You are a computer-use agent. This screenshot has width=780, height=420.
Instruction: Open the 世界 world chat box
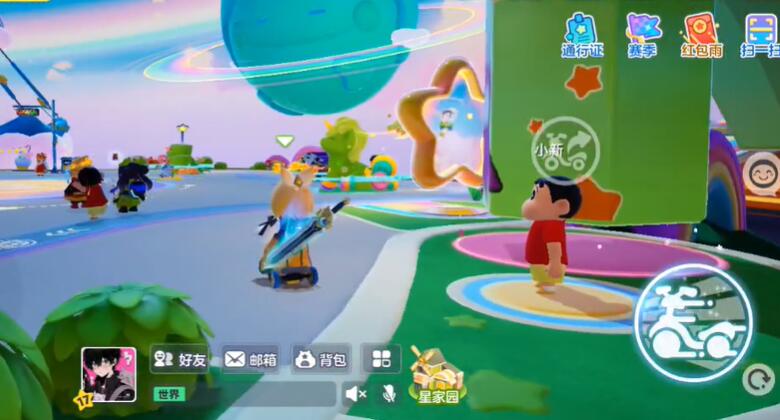point(240,393)
